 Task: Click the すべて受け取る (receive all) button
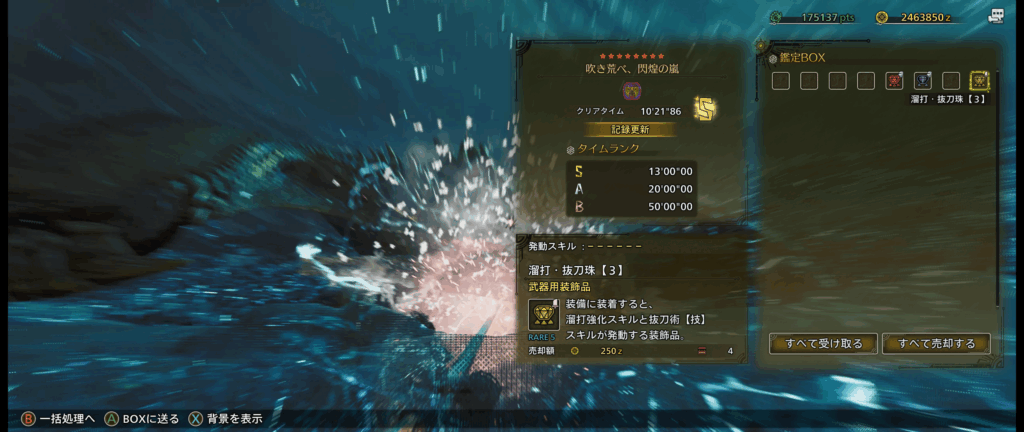pos(824,344)
